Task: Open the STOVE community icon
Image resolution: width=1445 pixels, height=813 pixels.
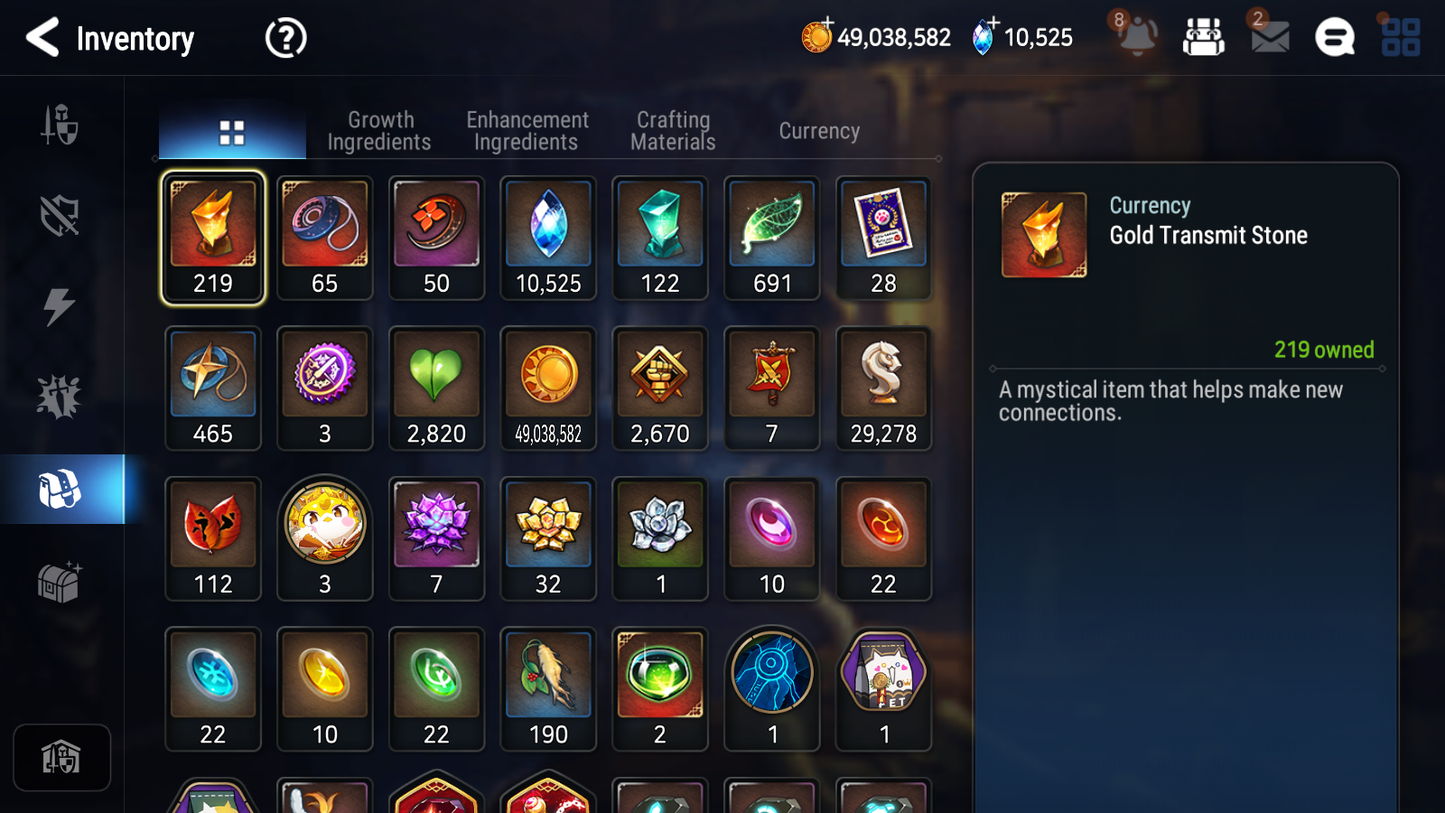Action: (1334, 37)
